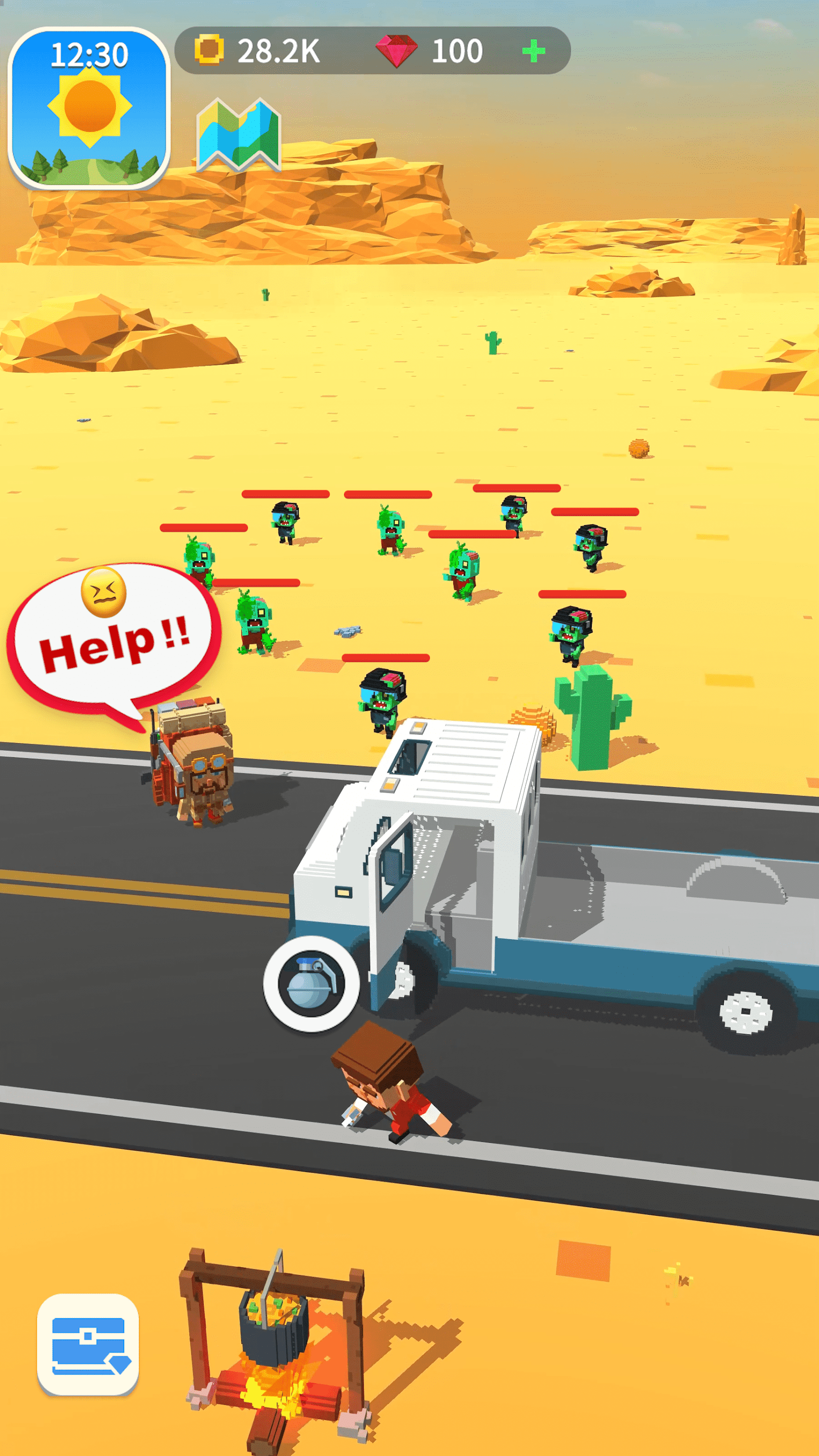
Task: Tap the sun weather widget showing 12:30
Action: tap(90, 102)
